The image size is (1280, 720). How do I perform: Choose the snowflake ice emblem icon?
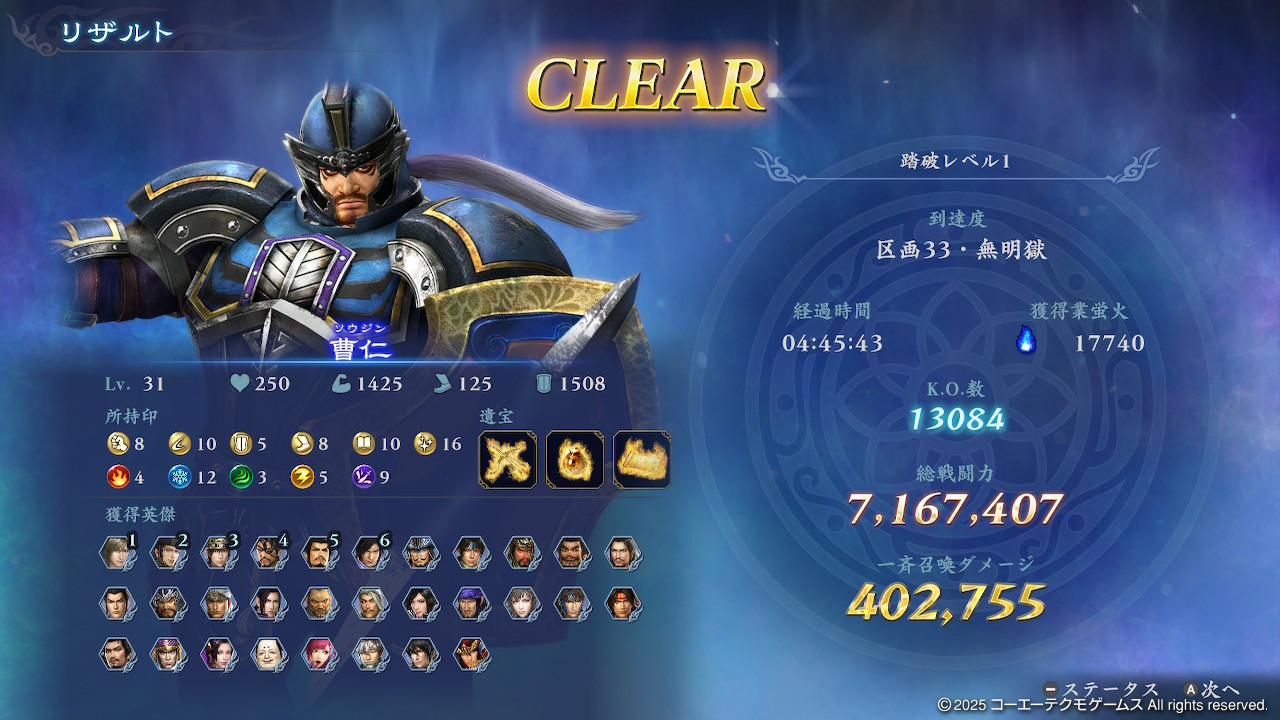[180, 477]
